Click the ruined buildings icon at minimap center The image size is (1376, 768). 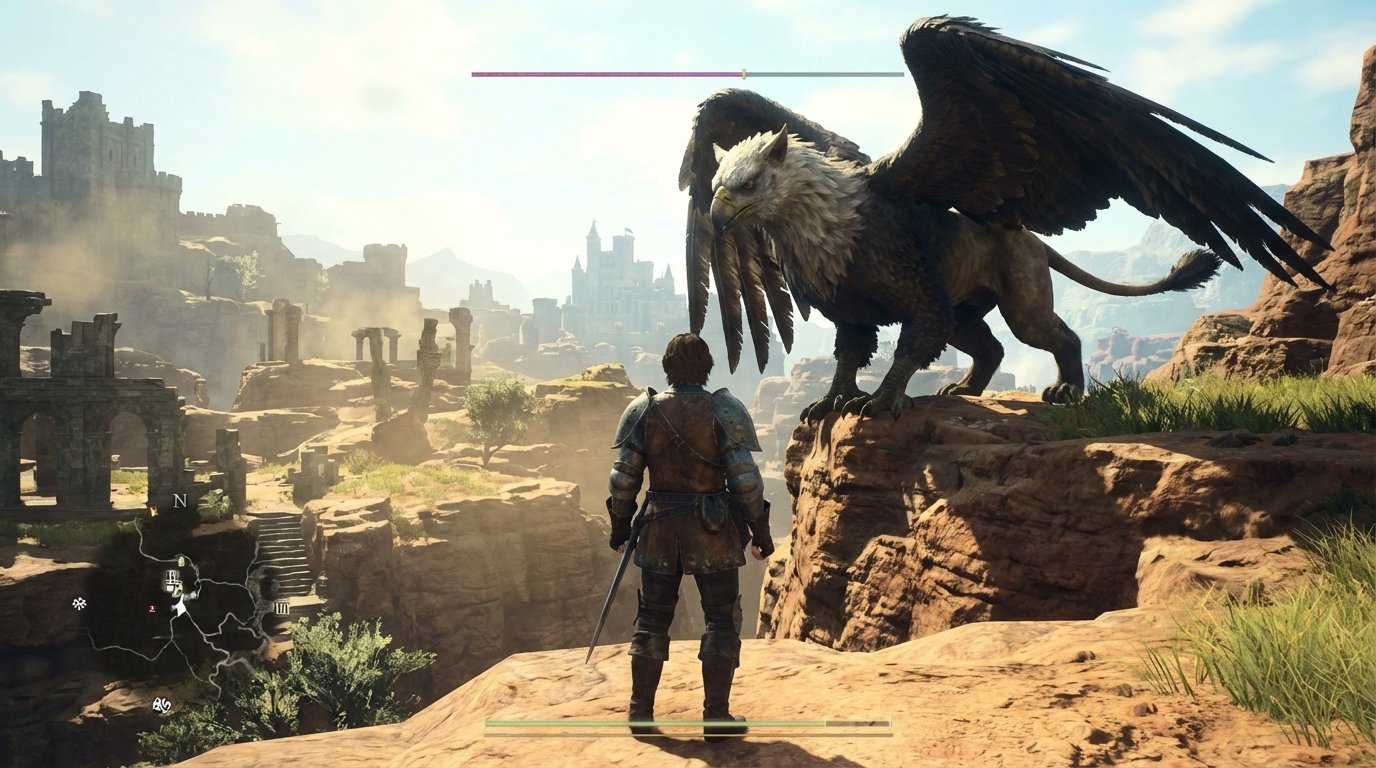coord(171,577)
